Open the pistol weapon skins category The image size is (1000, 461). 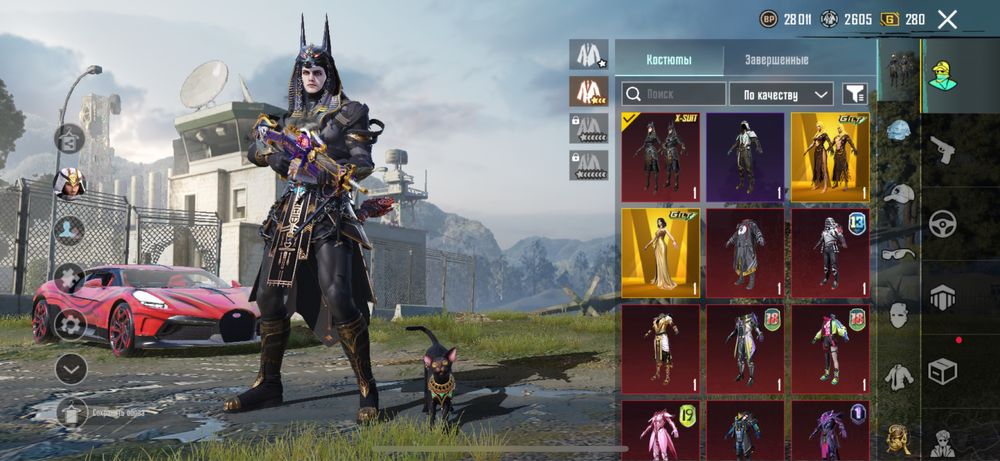pyautogui.click(x=942, y=150)
